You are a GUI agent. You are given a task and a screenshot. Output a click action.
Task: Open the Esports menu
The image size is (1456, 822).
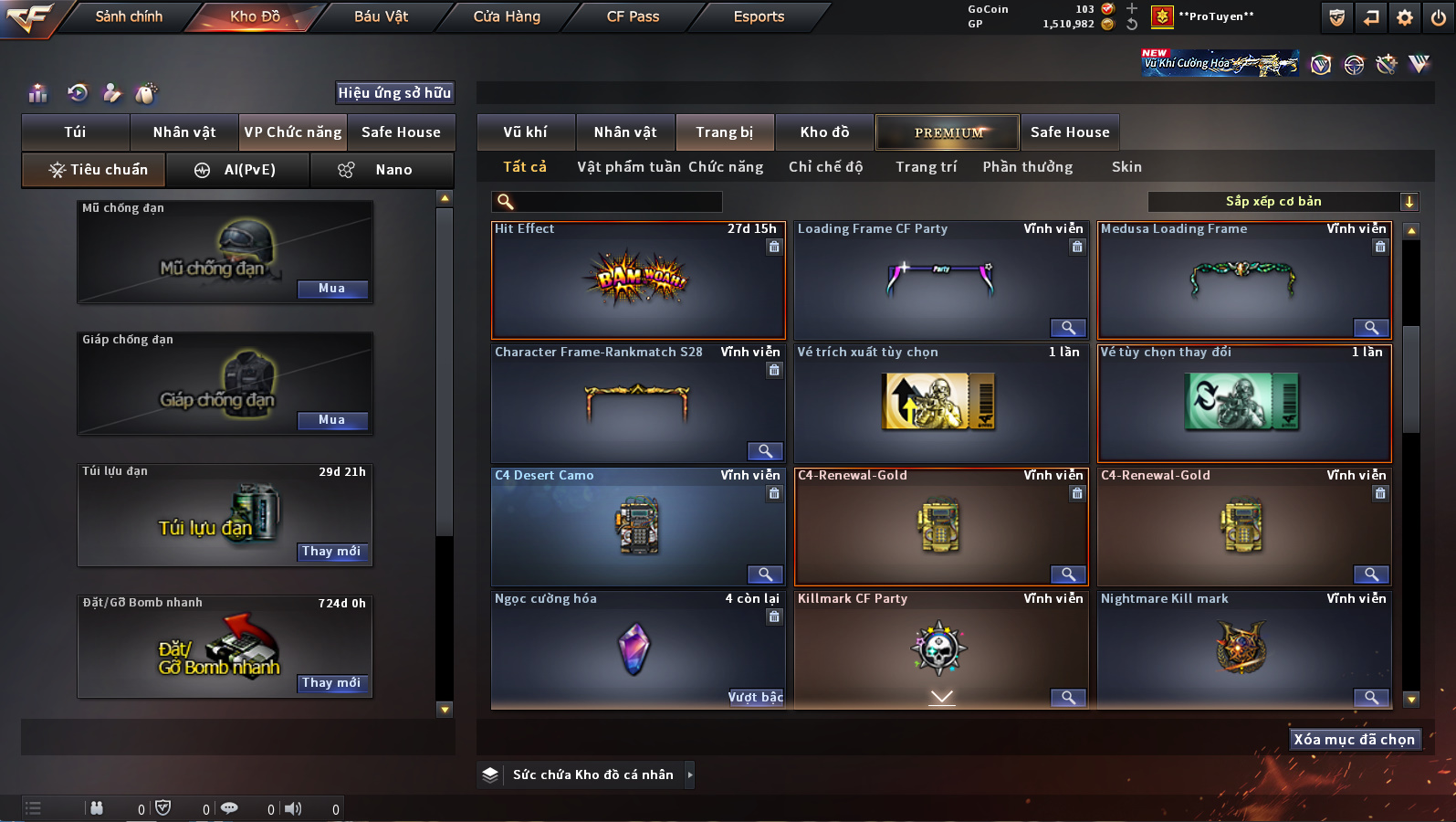point(759,16)
